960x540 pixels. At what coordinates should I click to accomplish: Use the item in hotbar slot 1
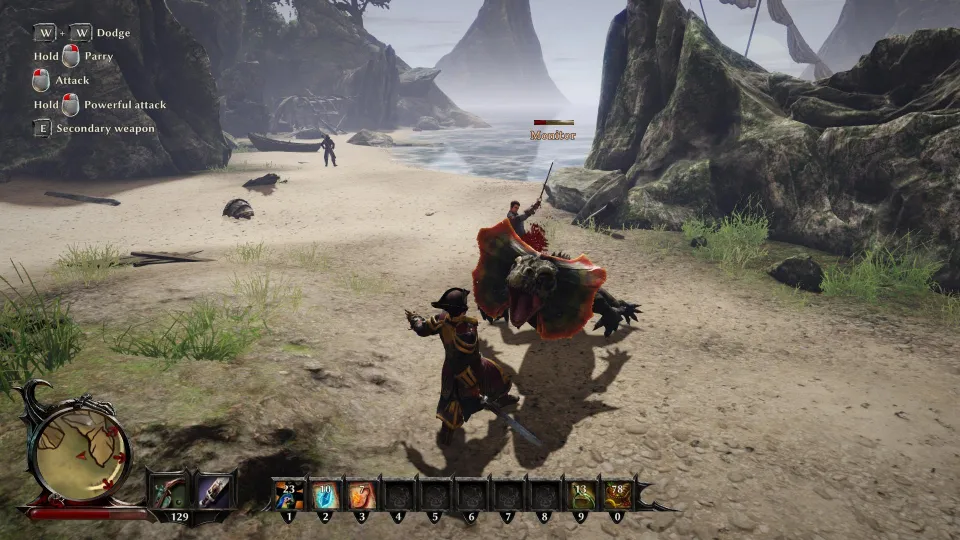click(x=290, y=495)
